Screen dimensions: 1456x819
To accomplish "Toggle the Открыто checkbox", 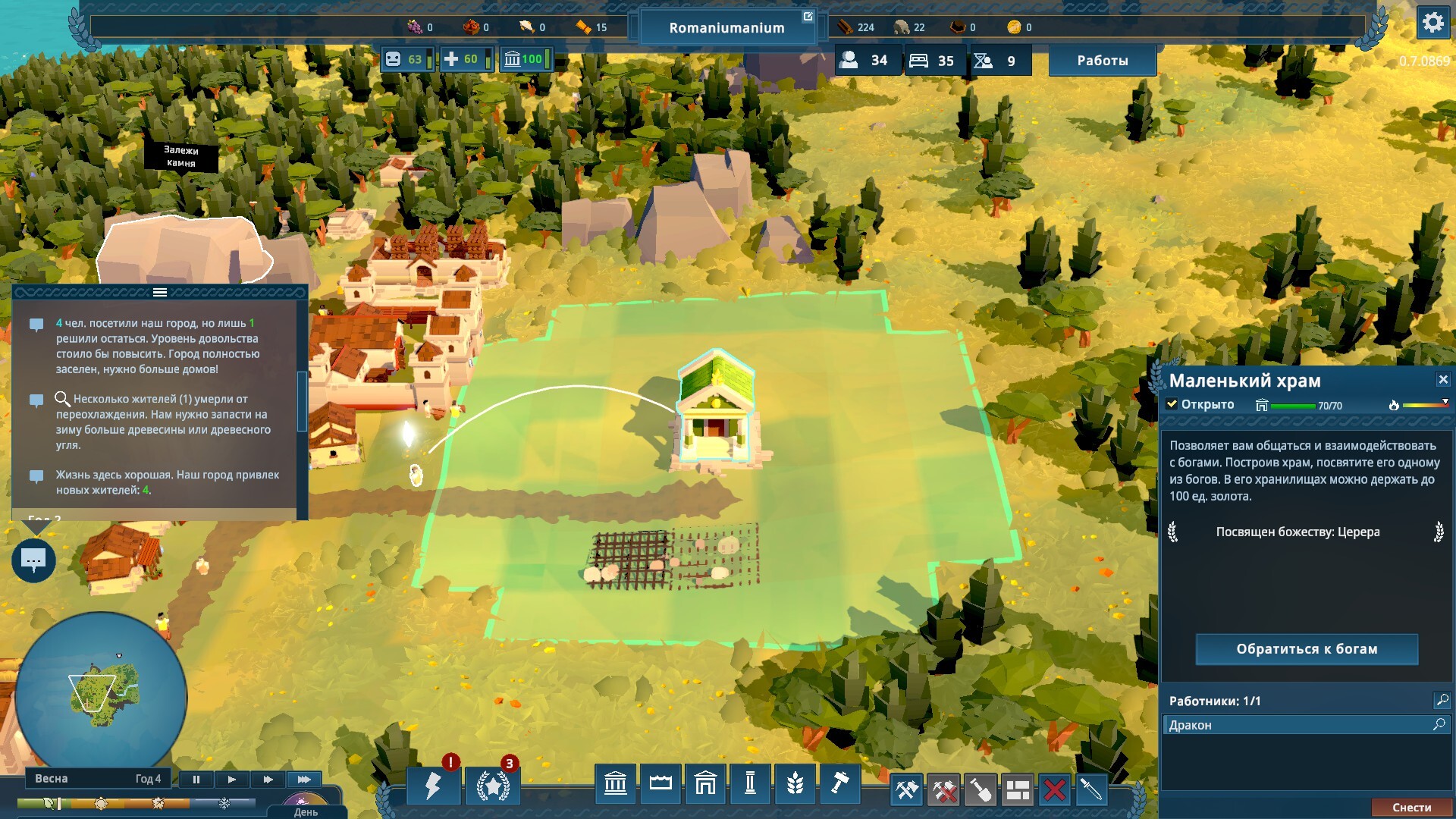I will coord(1172,404).
